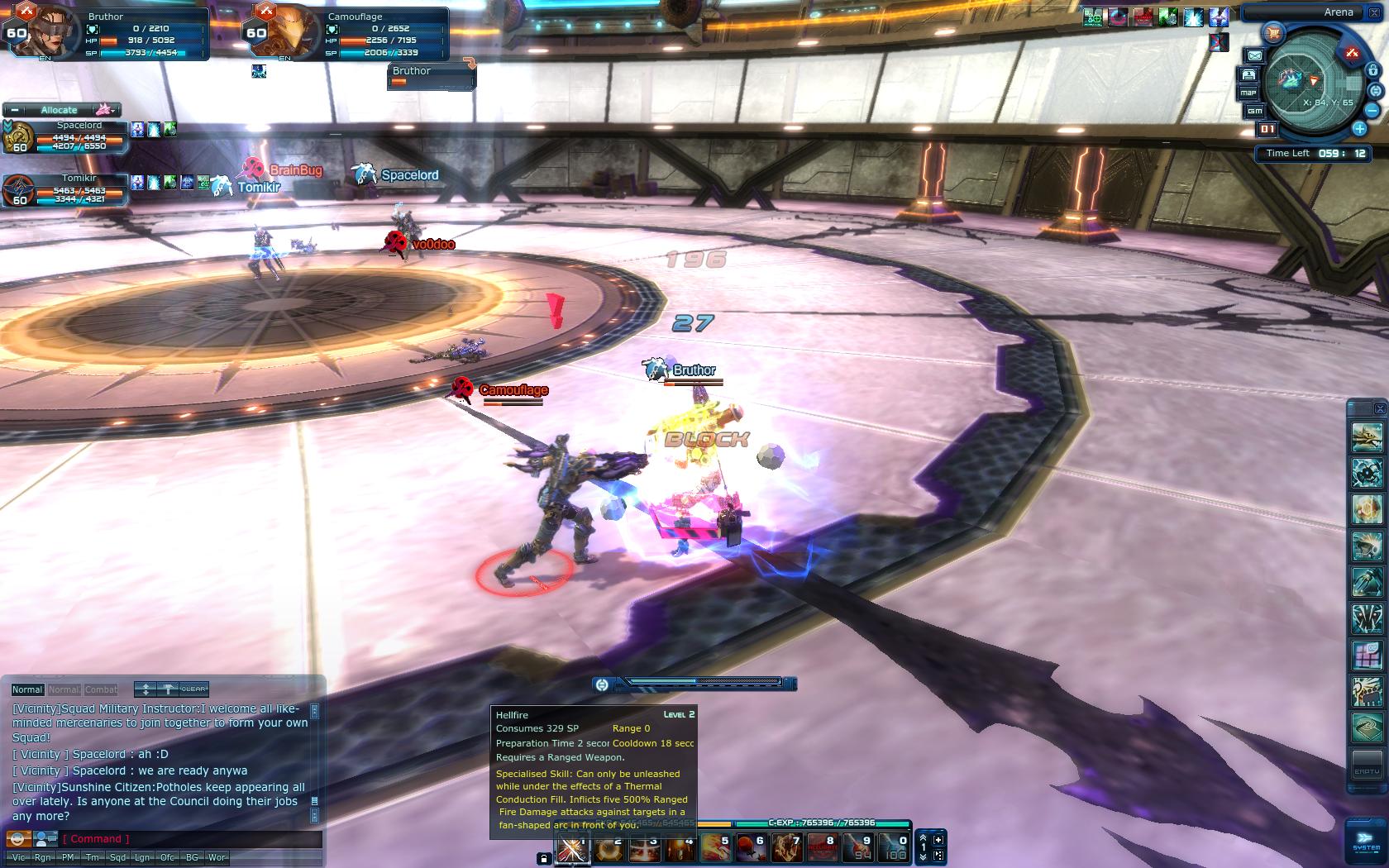Click the chat Command input field
Screen dimensions: 1389x868
pyautogui.click(x=190, y=839)
